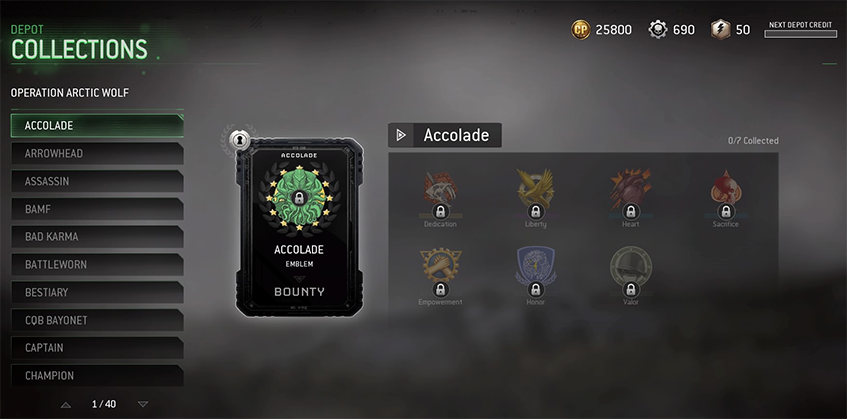Open the Arrowhead collection
The height and width of the screenshot is (419, 847).
[x=96, y=153]
